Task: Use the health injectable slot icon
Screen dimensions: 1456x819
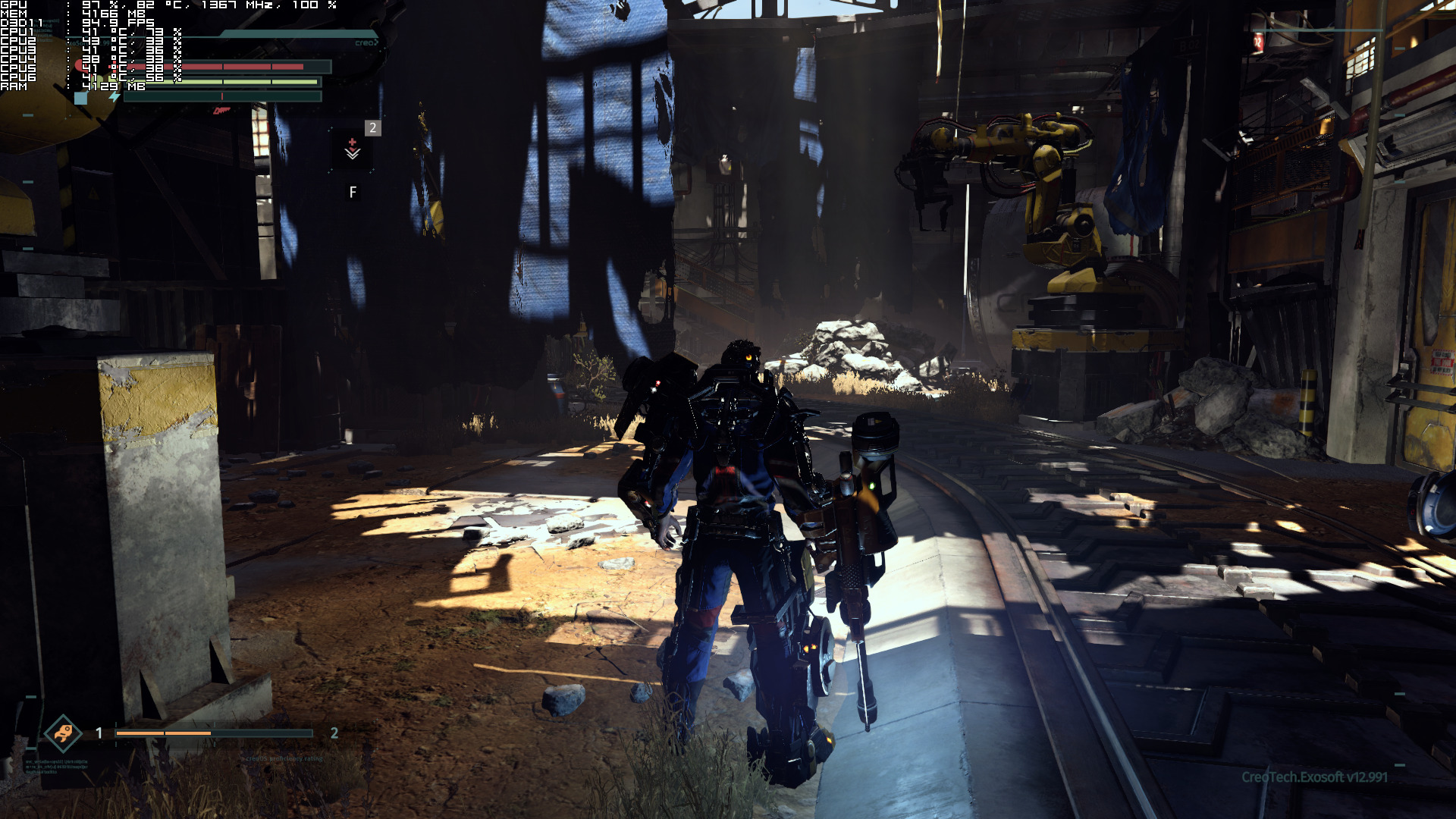Action: 353,149
